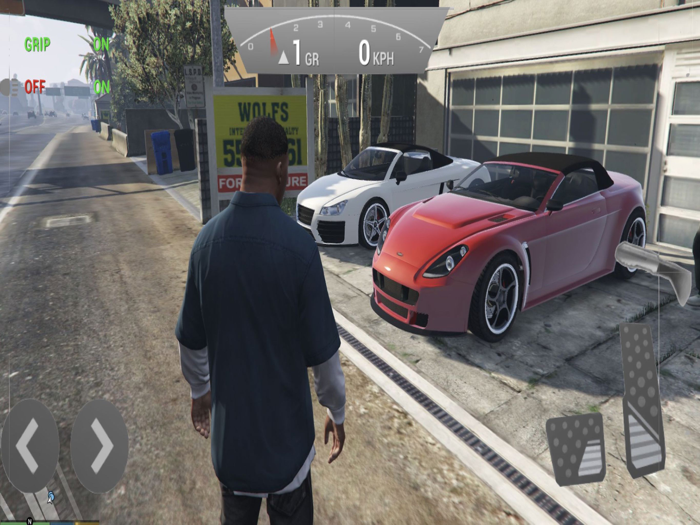Pull the handbrake lever
Image resolution: width=700 pixels, height=525 pixels.
click(655, 269)
